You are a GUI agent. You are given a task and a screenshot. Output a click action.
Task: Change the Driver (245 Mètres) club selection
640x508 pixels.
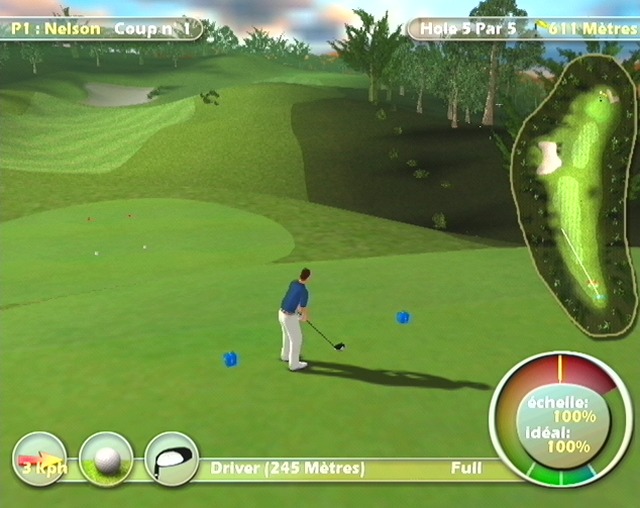[x=288, y=468]
